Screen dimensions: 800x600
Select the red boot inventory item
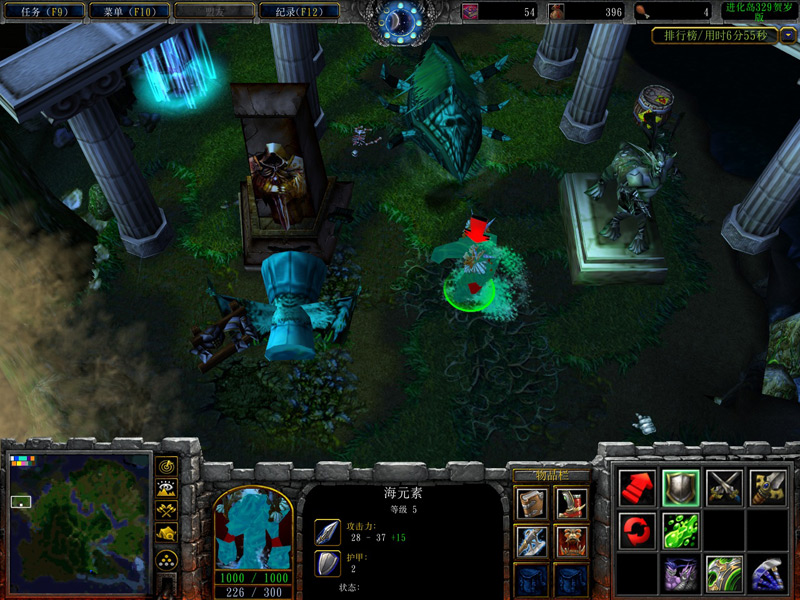(x=571, y=503)
